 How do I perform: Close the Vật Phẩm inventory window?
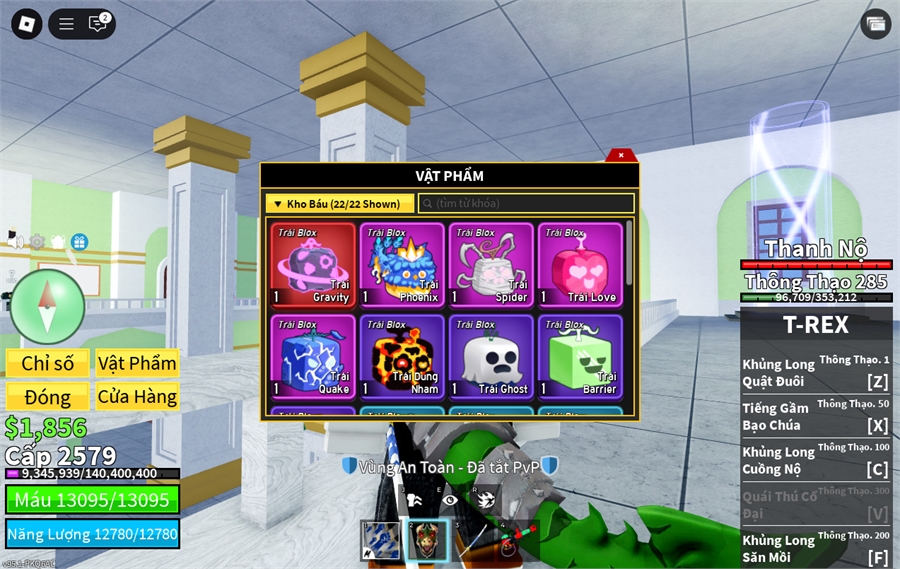621,155
